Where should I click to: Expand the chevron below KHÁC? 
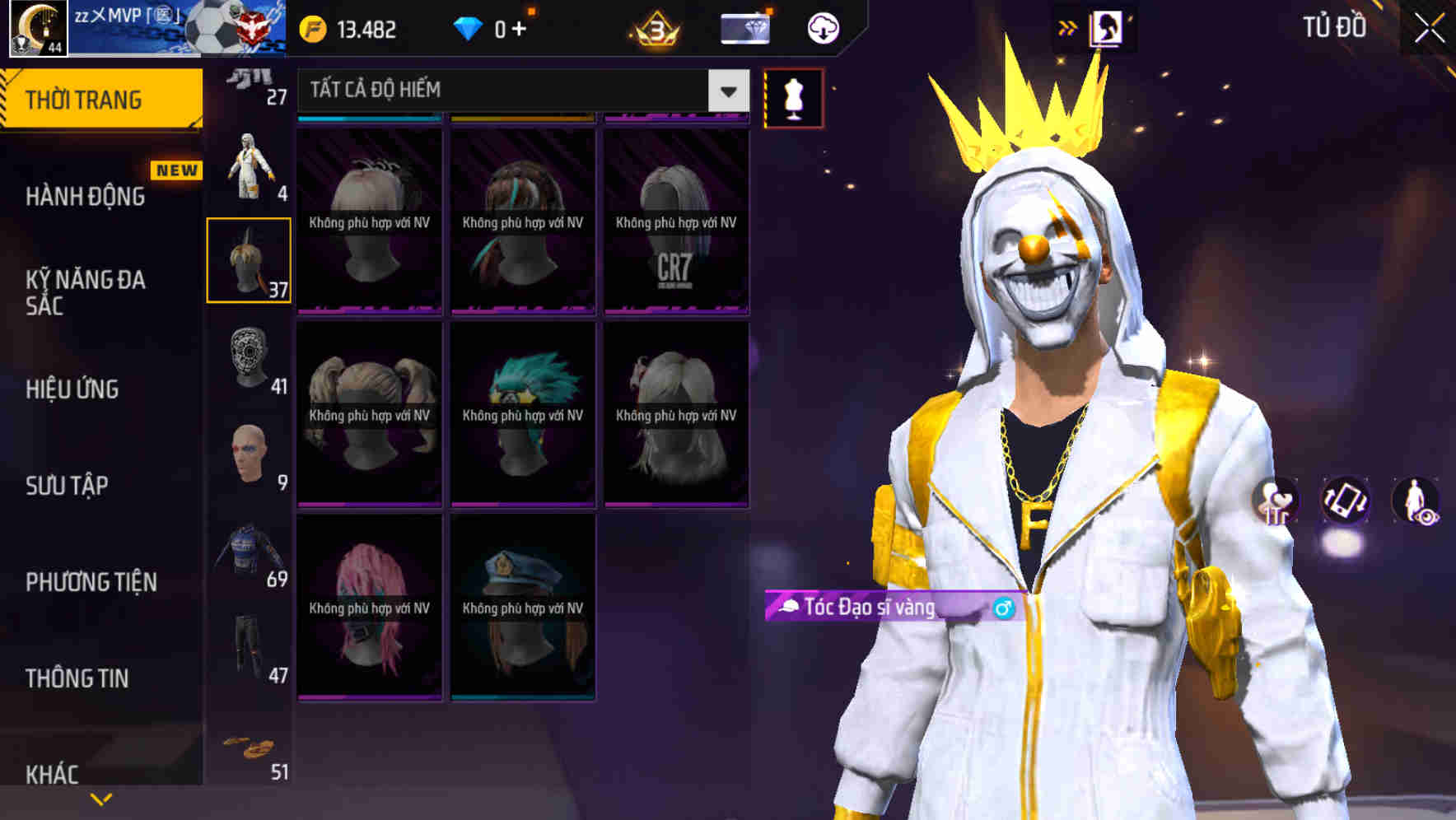[100, 797]
